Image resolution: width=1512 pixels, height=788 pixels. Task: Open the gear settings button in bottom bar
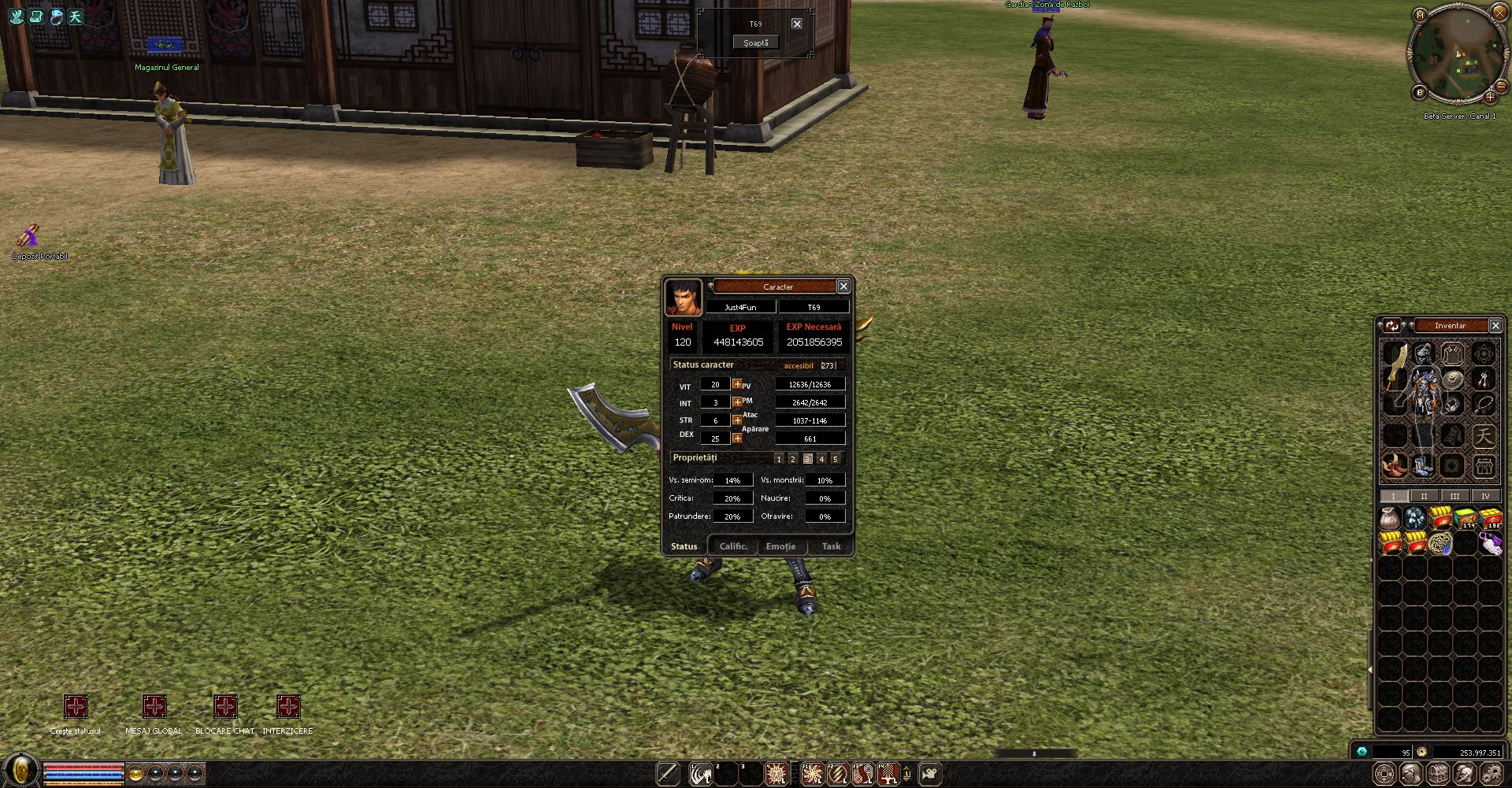click(1491, 775)
